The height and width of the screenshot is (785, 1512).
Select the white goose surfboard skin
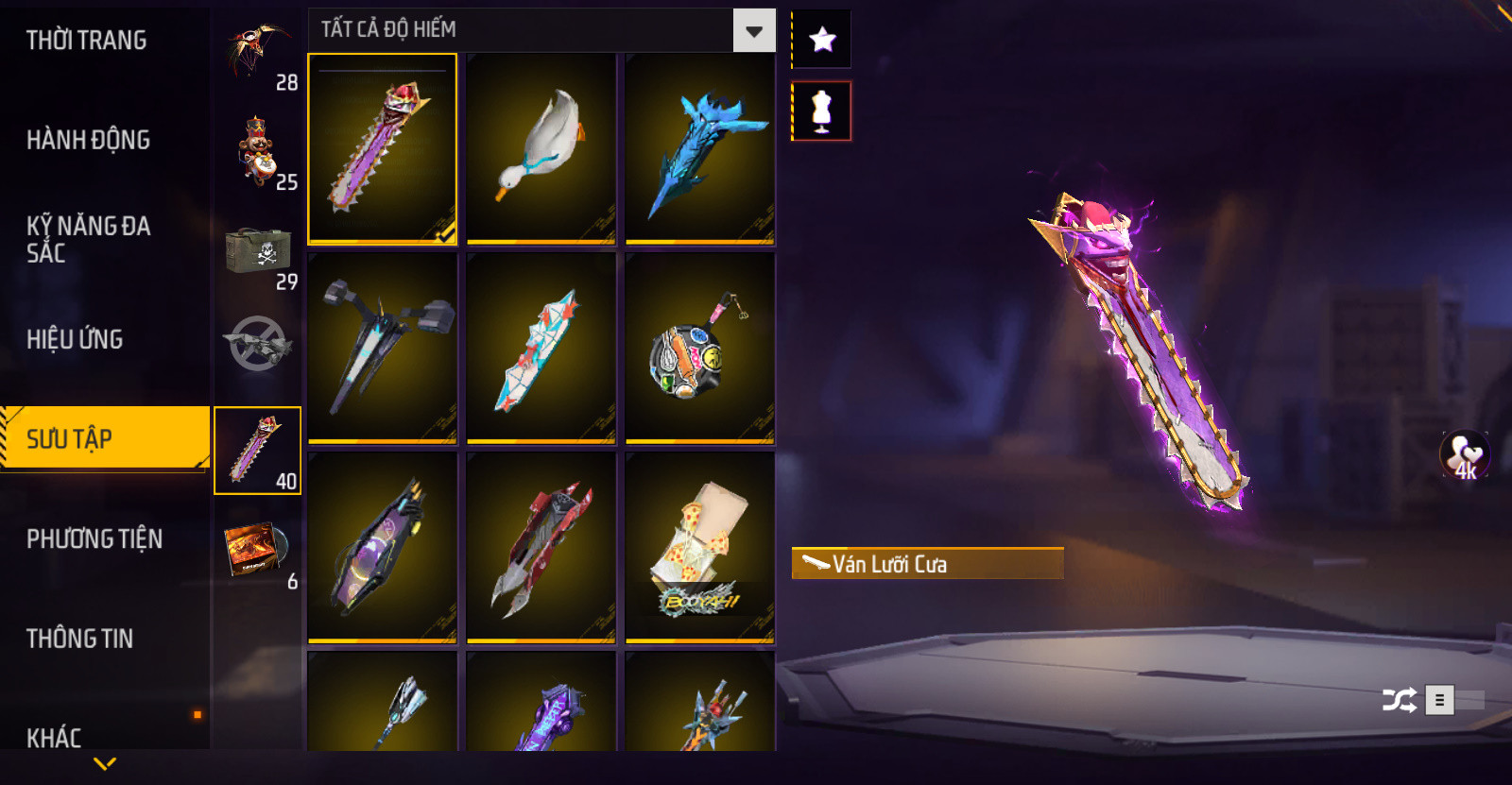click(x=541, y=148)
